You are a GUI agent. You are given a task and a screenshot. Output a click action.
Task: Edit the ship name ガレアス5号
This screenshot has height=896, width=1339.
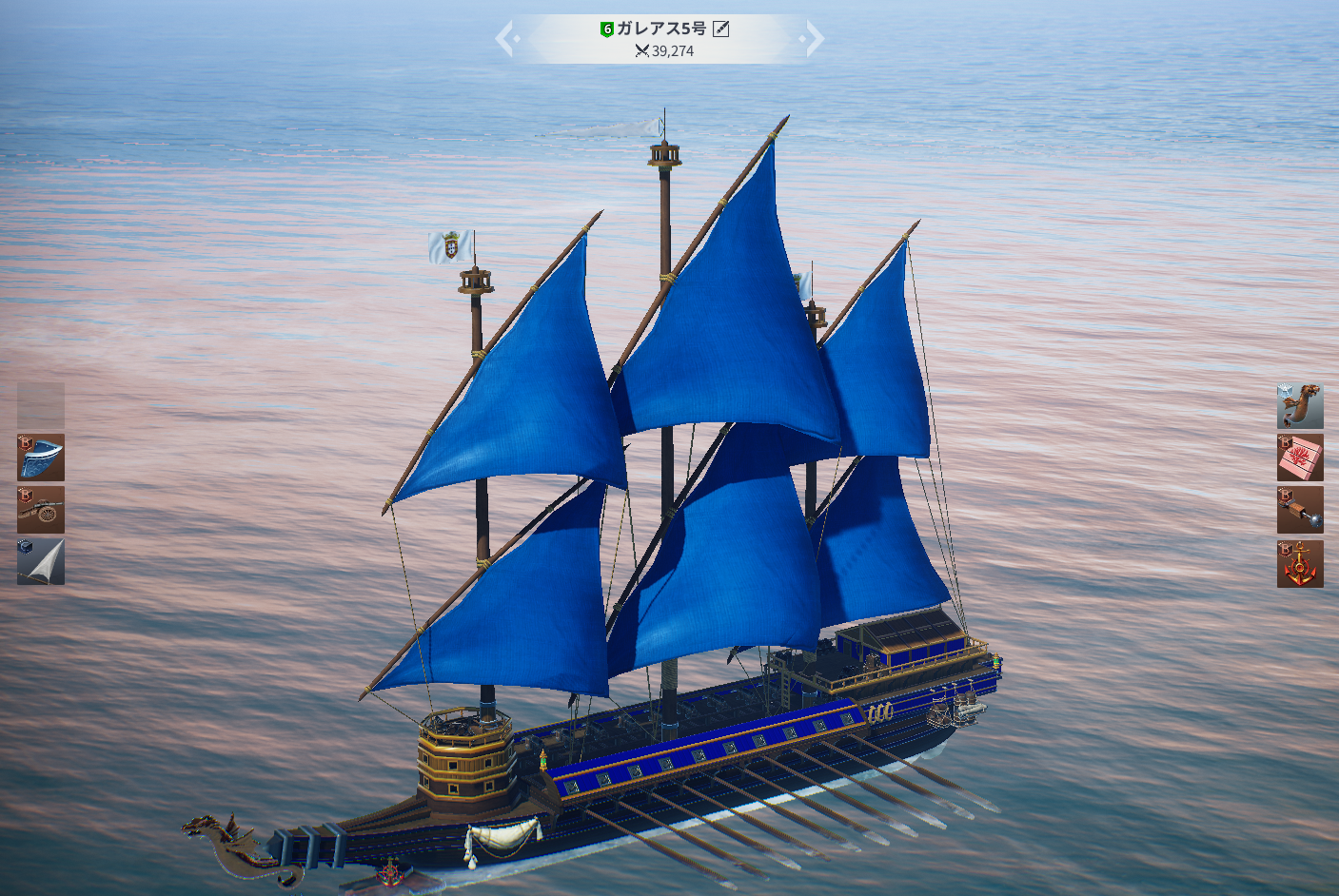(x=721, y=29)
